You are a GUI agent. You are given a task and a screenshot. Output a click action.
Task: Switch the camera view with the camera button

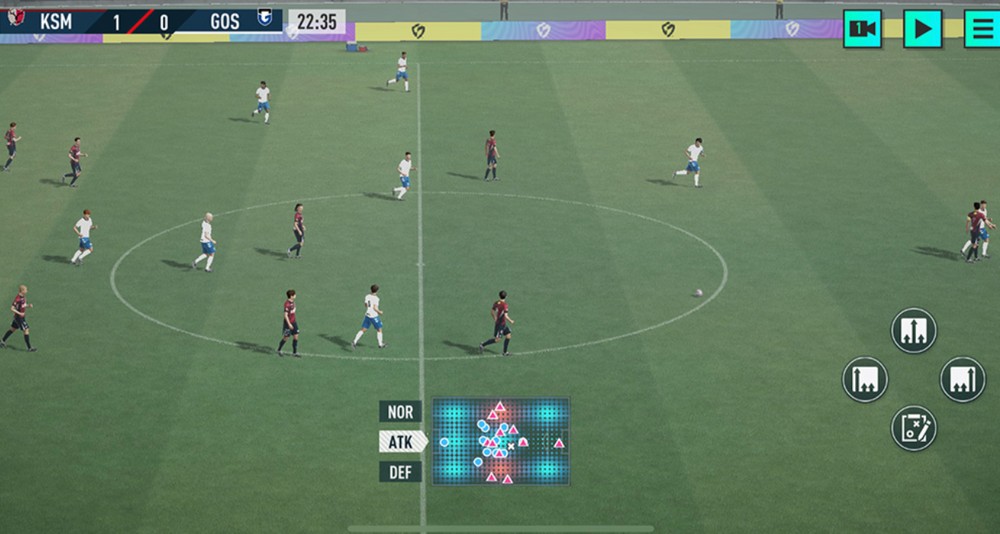tap(862, 28)
